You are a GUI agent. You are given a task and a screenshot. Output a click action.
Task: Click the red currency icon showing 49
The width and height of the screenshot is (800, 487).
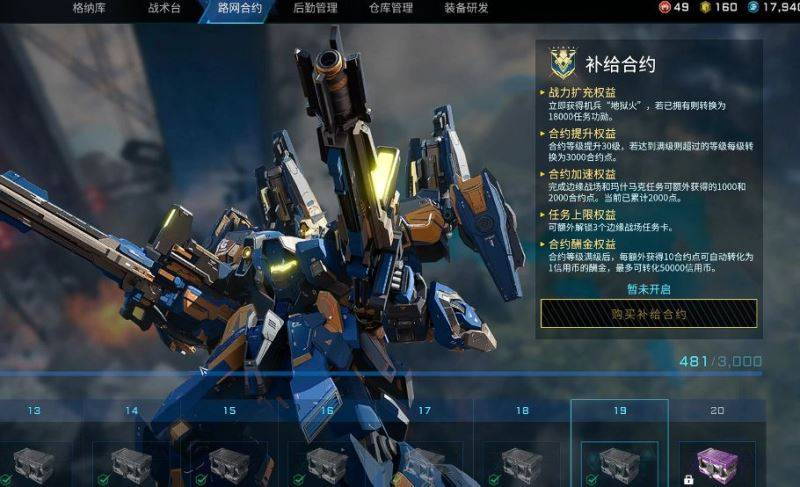(664, 8)
